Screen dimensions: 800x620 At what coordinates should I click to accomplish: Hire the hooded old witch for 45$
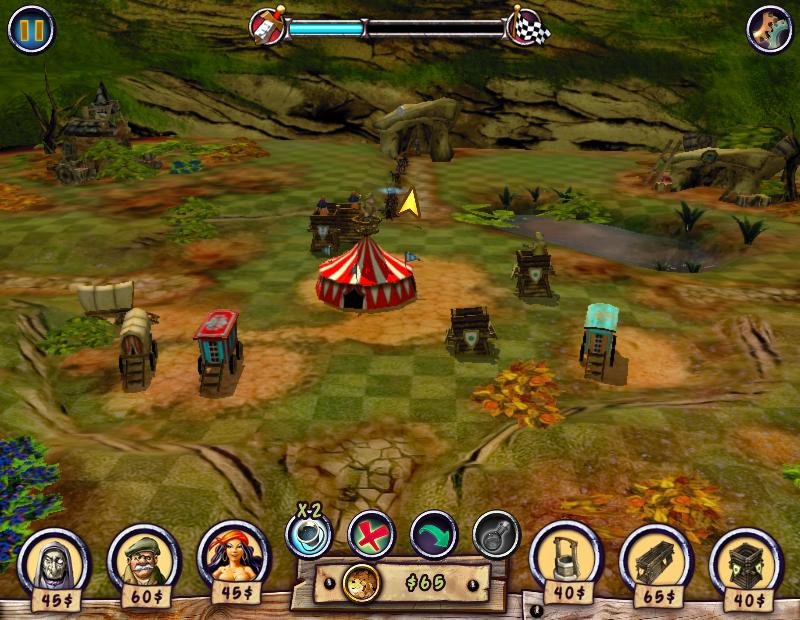coord(53,562)
